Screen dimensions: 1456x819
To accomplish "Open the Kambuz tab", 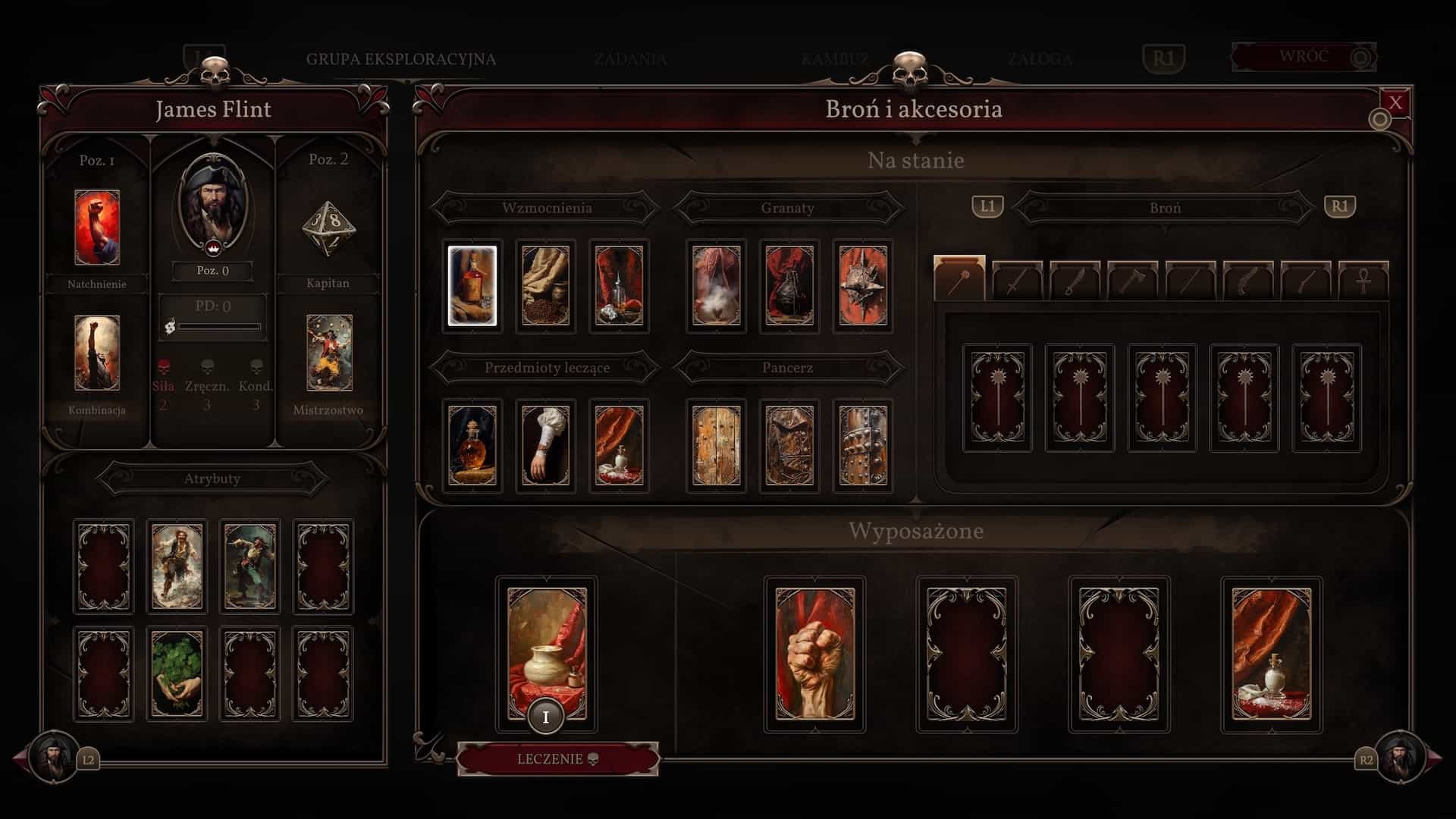I will point(834,59).
